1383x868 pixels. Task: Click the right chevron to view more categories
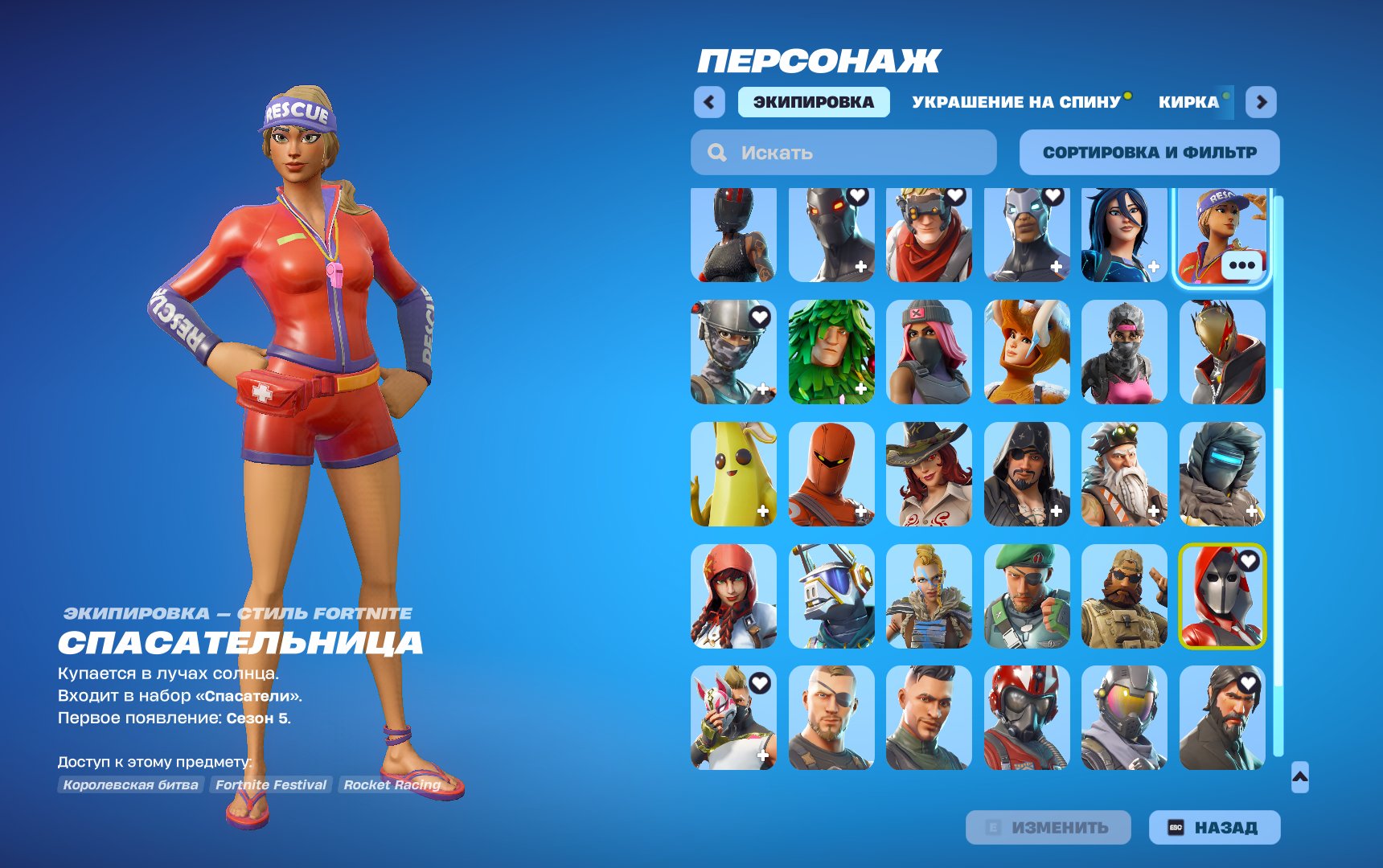[x=1262, y=101]
